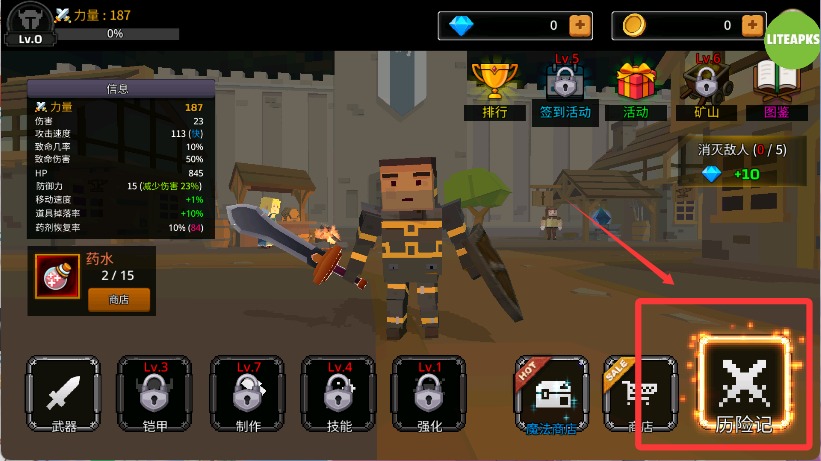Screen dimensions: 821x461
Task: Choose the locked 强化 enhance button
Action: (x=430, y=394)
